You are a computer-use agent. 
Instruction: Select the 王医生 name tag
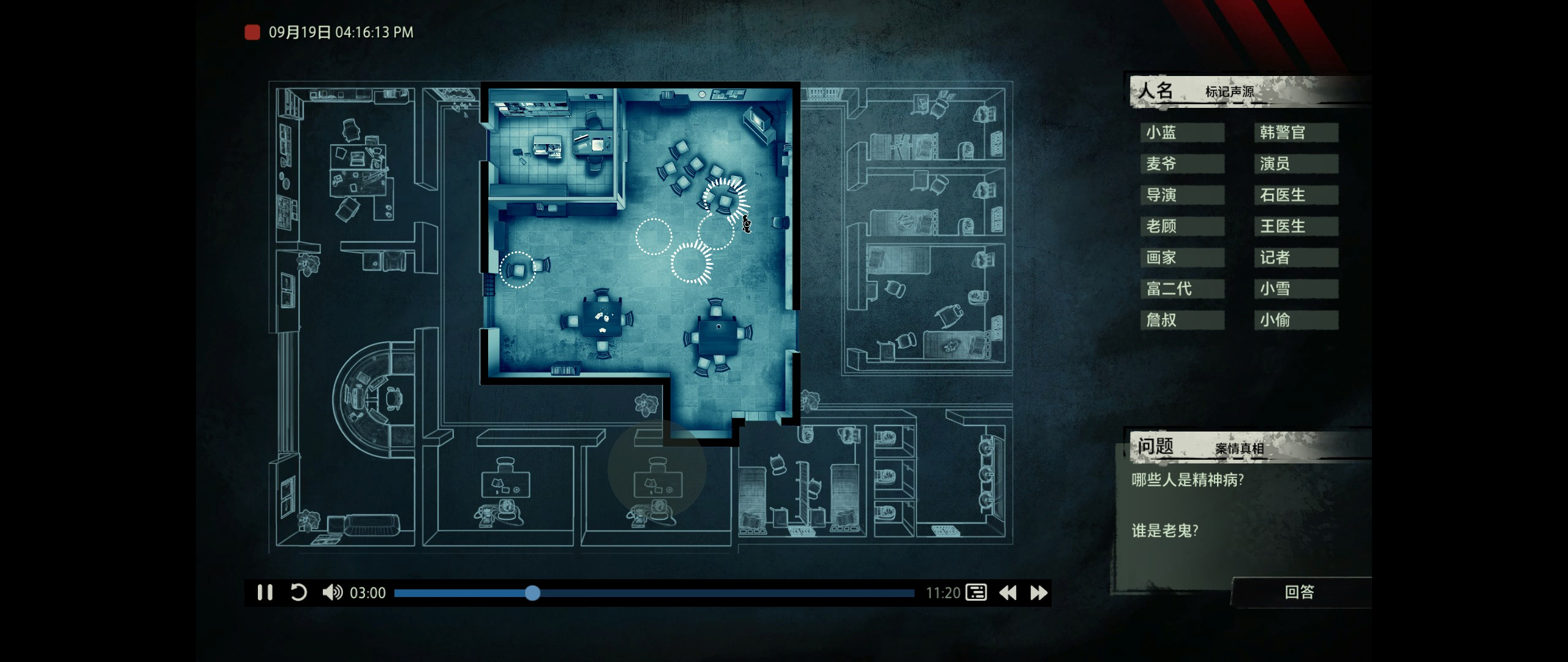[x=1295, y=226]
